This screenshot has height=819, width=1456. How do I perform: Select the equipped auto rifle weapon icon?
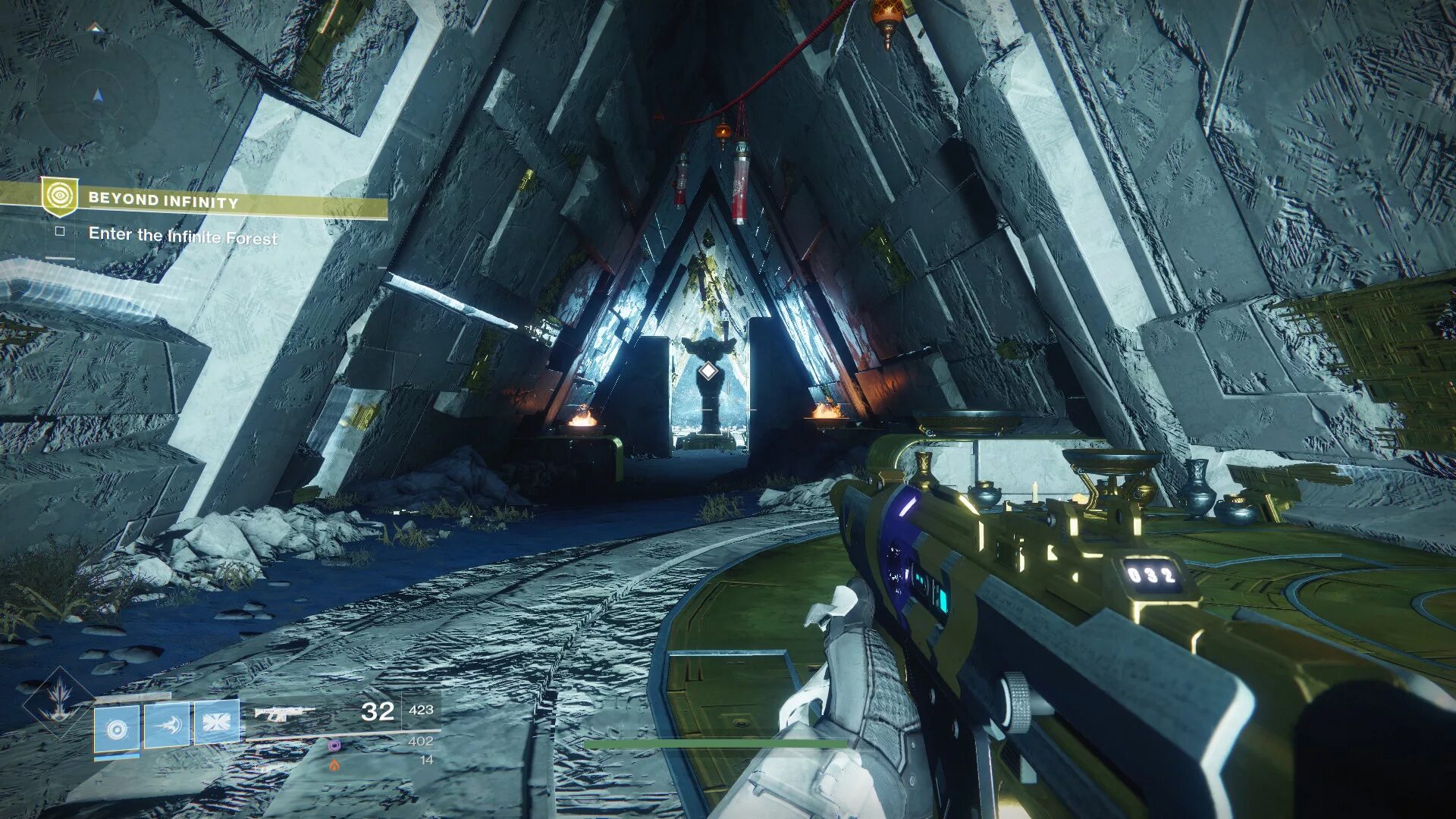[x=284, y=713]
